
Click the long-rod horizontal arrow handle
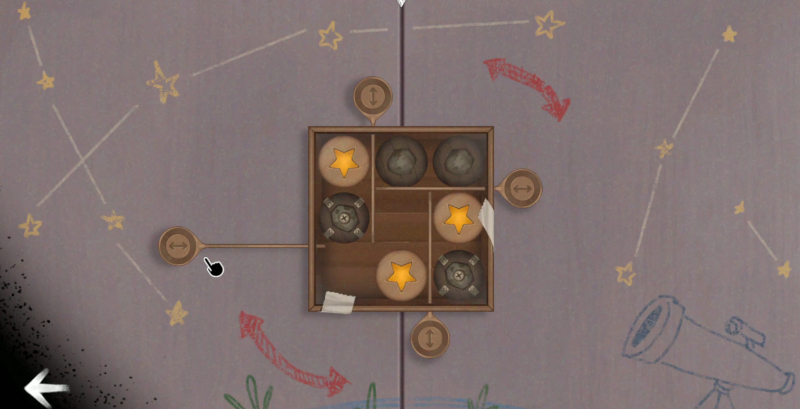pos(178,246)
